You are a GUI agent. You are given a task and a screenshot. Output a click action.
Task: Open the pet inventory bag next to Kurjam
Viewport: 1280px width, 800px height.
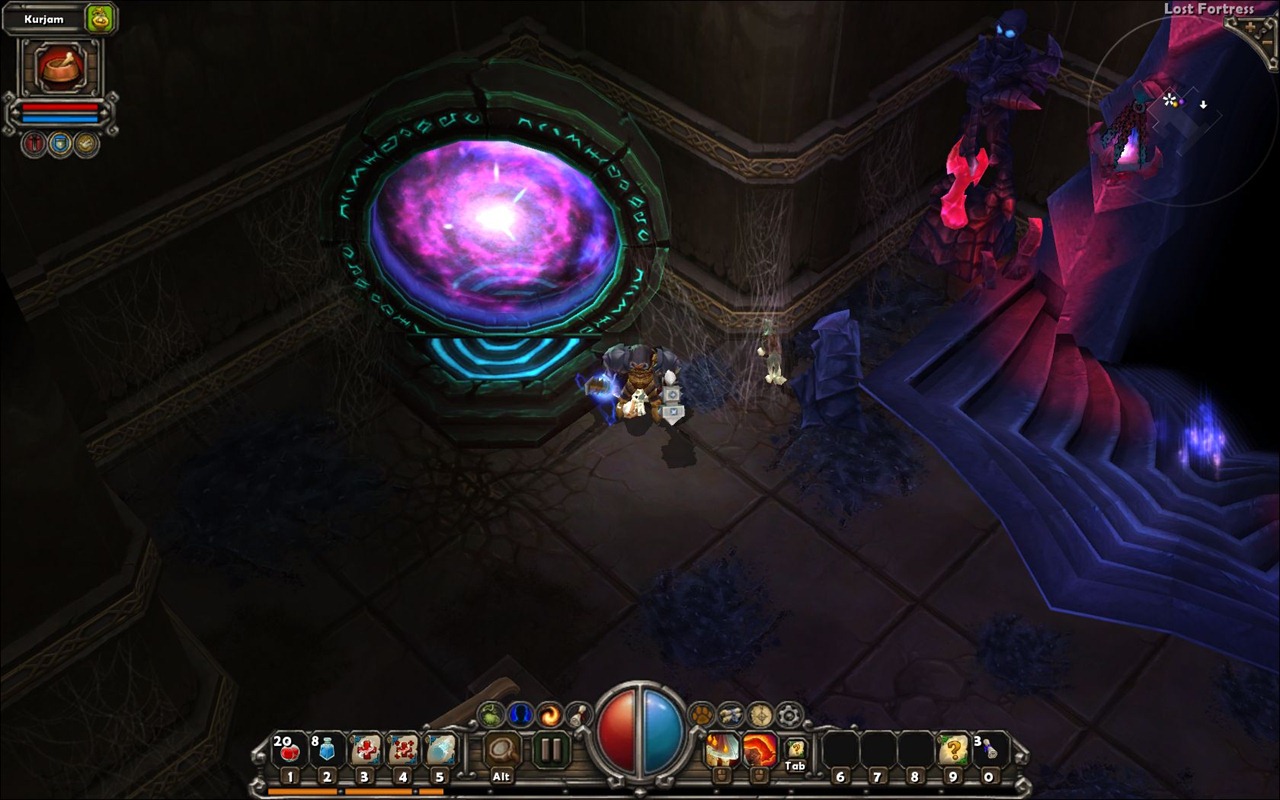(x=100, y=18)
